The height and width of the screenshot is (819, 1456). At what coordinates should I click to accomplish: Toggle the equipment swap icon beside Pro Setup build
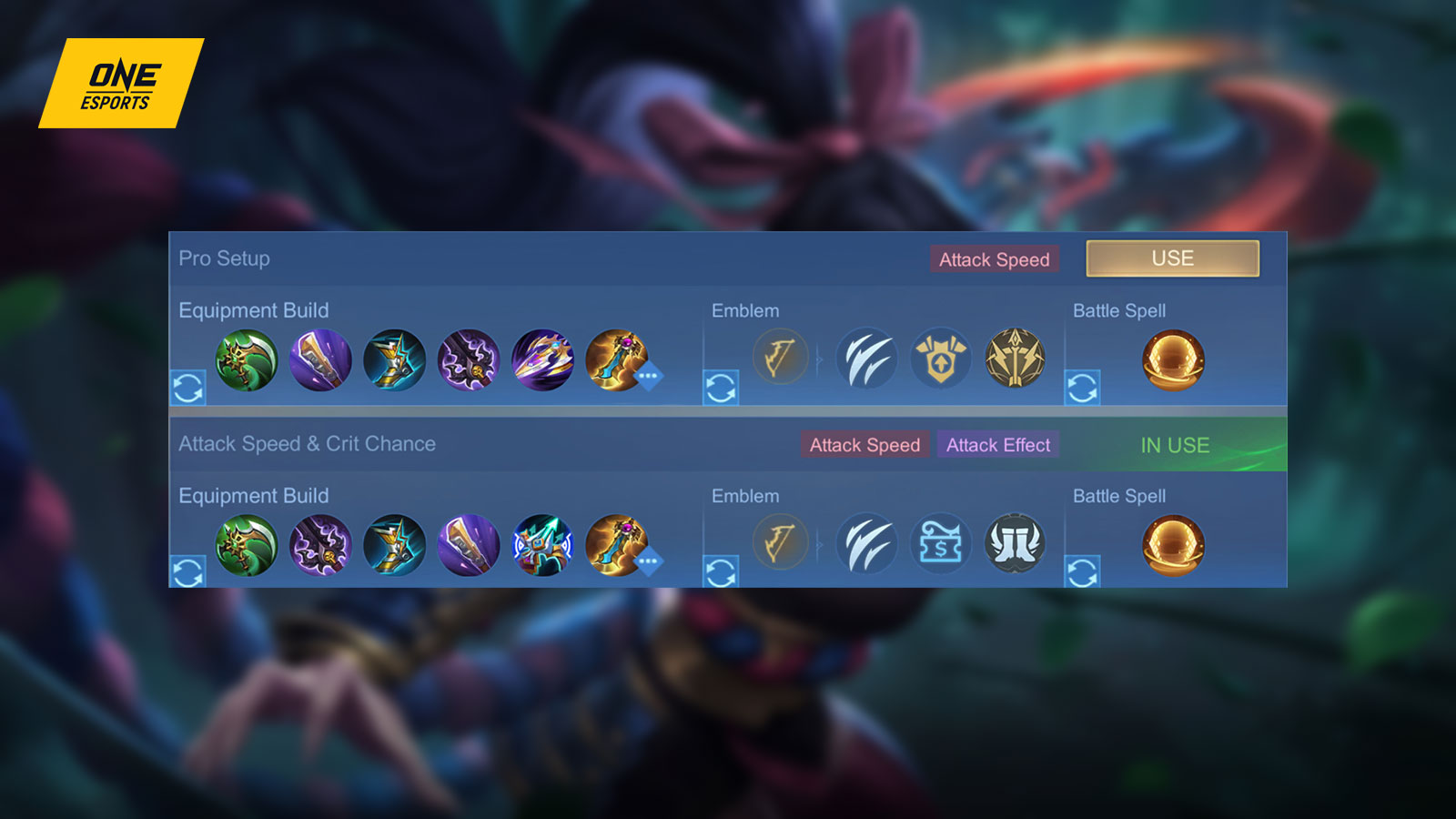(x=187, y=389)
